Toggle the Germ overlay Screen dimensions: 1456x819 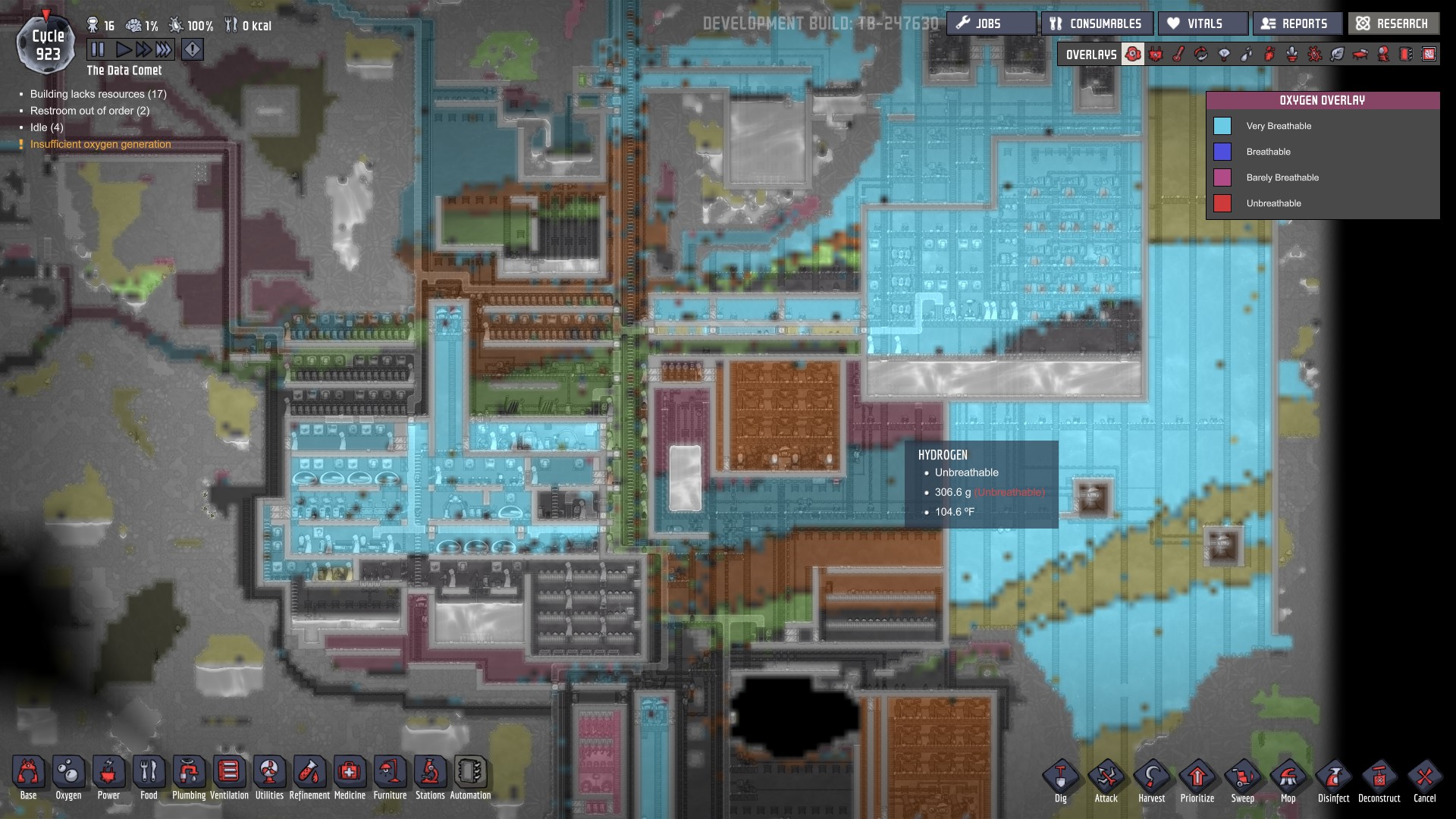1315,54
